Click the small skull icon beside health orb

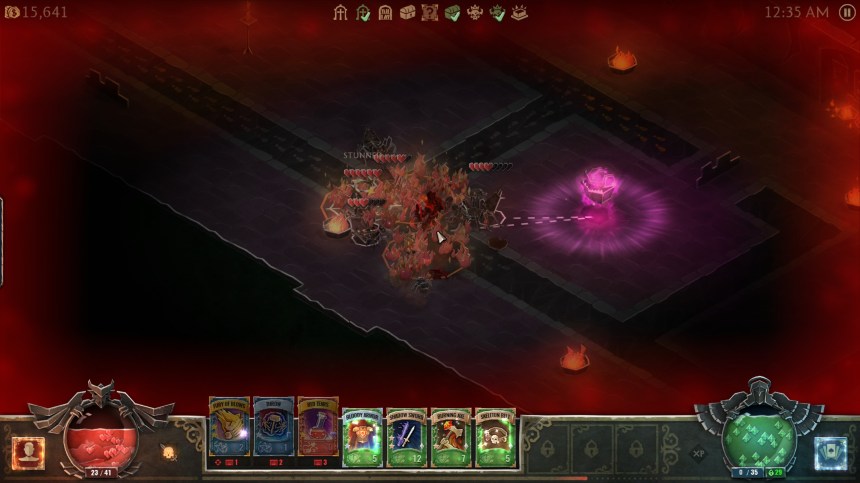[168, 452]
